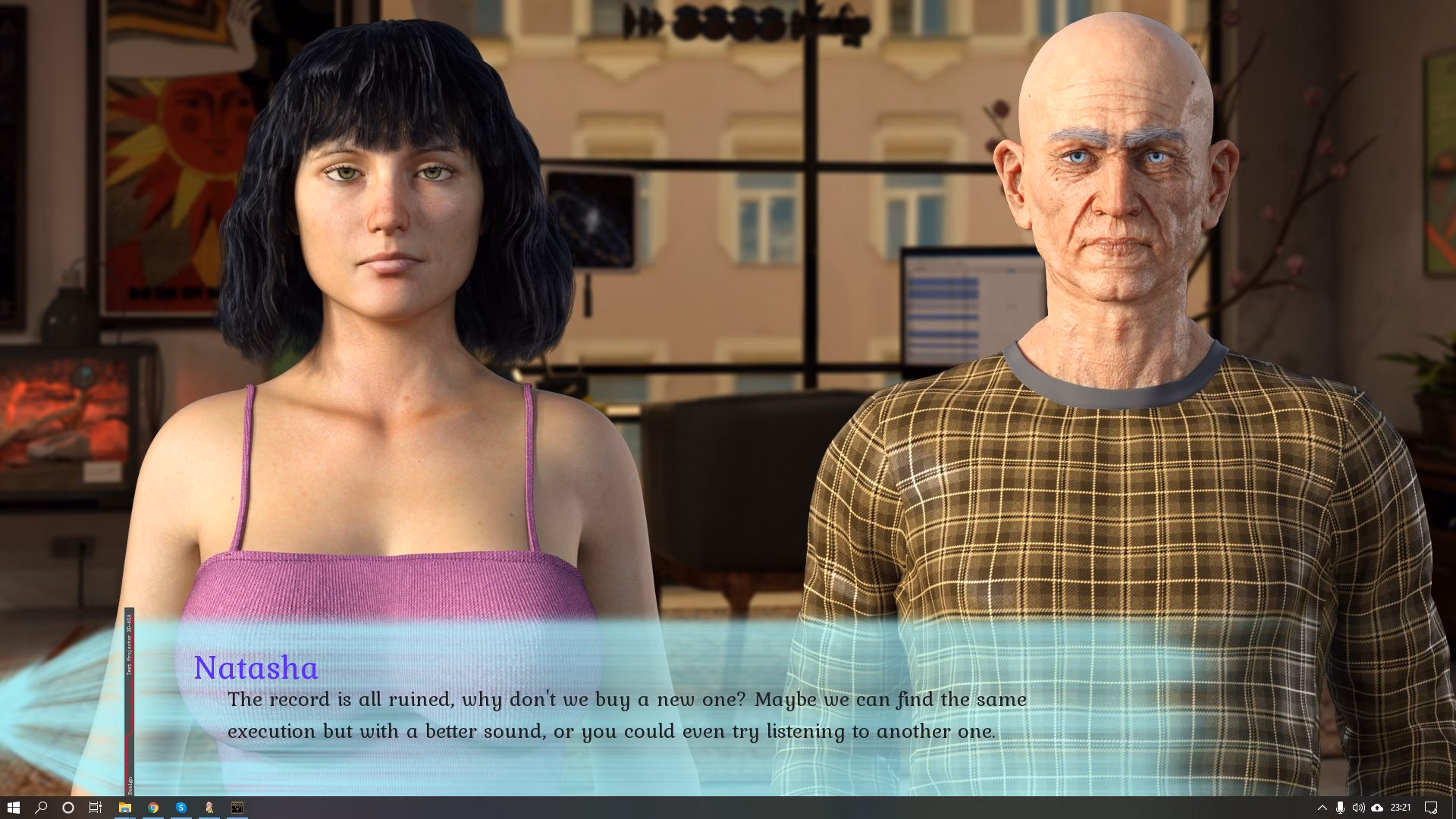The width and height of the screenshot is (1456, 819).
Task: Open File Explorer from the taskbar
Action: point(124,806)
